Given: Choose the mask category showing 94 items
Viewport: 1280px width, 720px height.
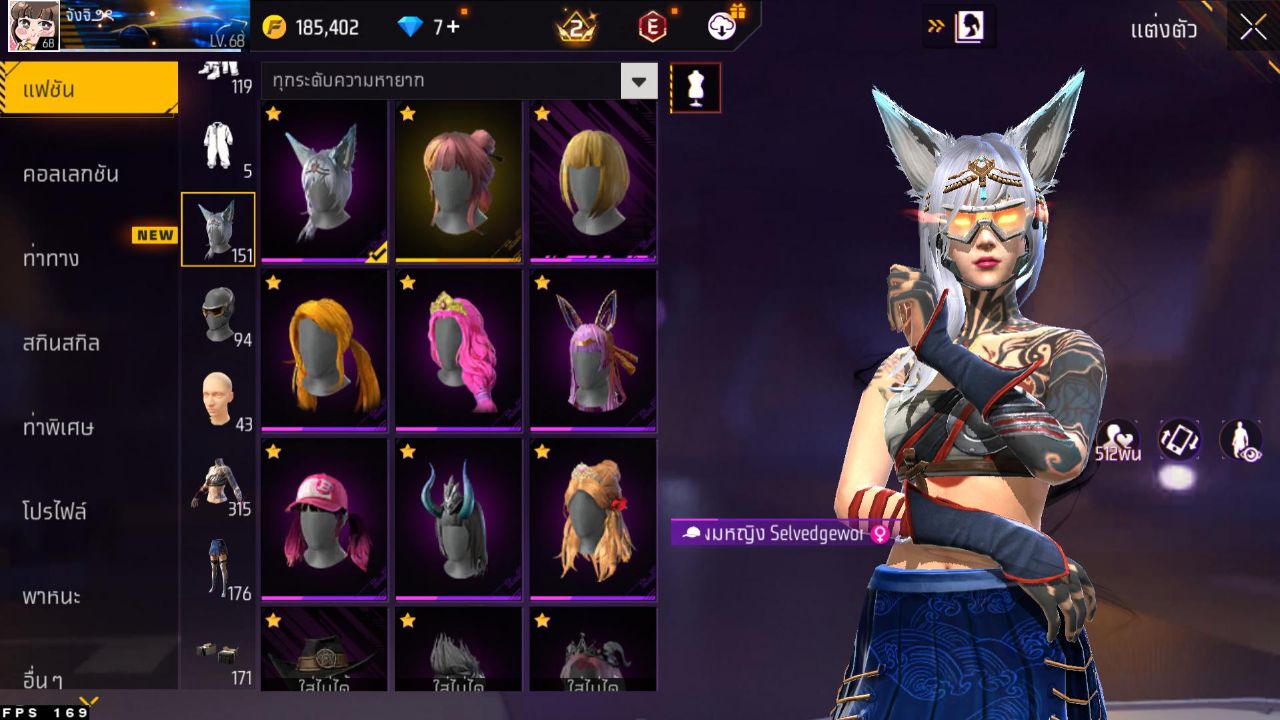Looking at the screenshot, I should click(x=218, y=315).
